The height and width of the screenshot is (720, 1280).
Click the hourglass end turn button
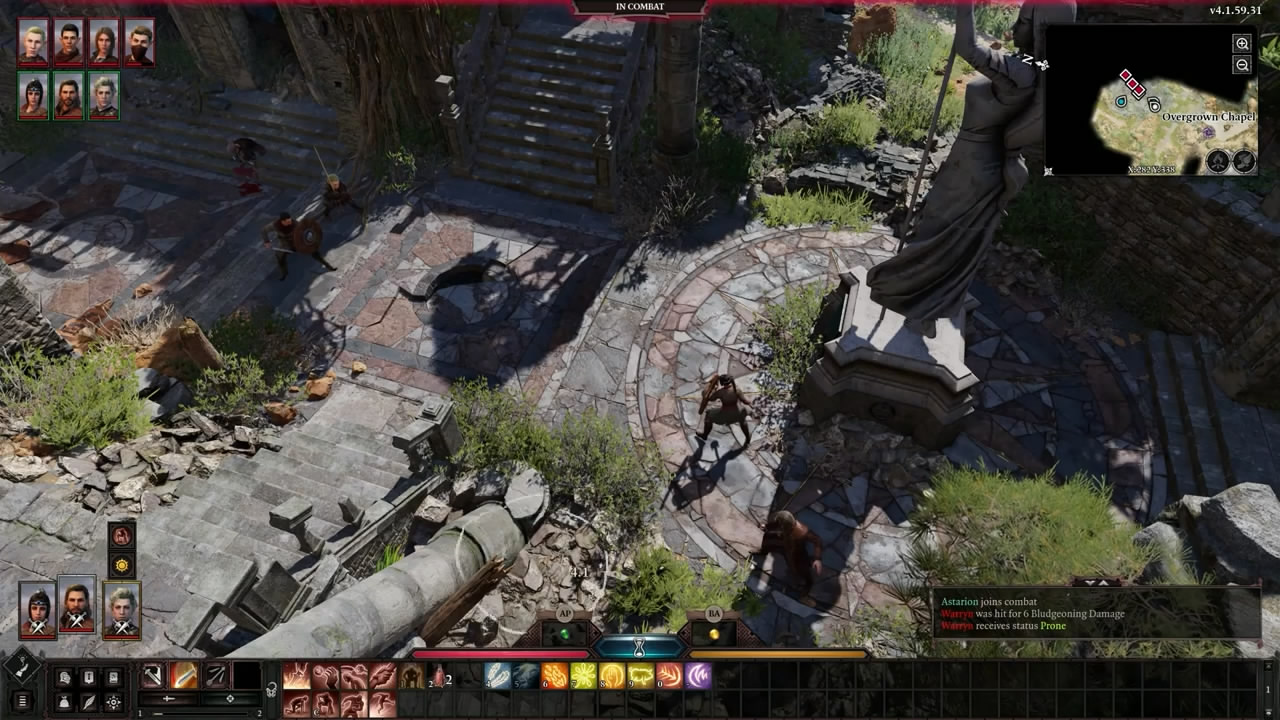pyautogui.click(x=640, y=647)
